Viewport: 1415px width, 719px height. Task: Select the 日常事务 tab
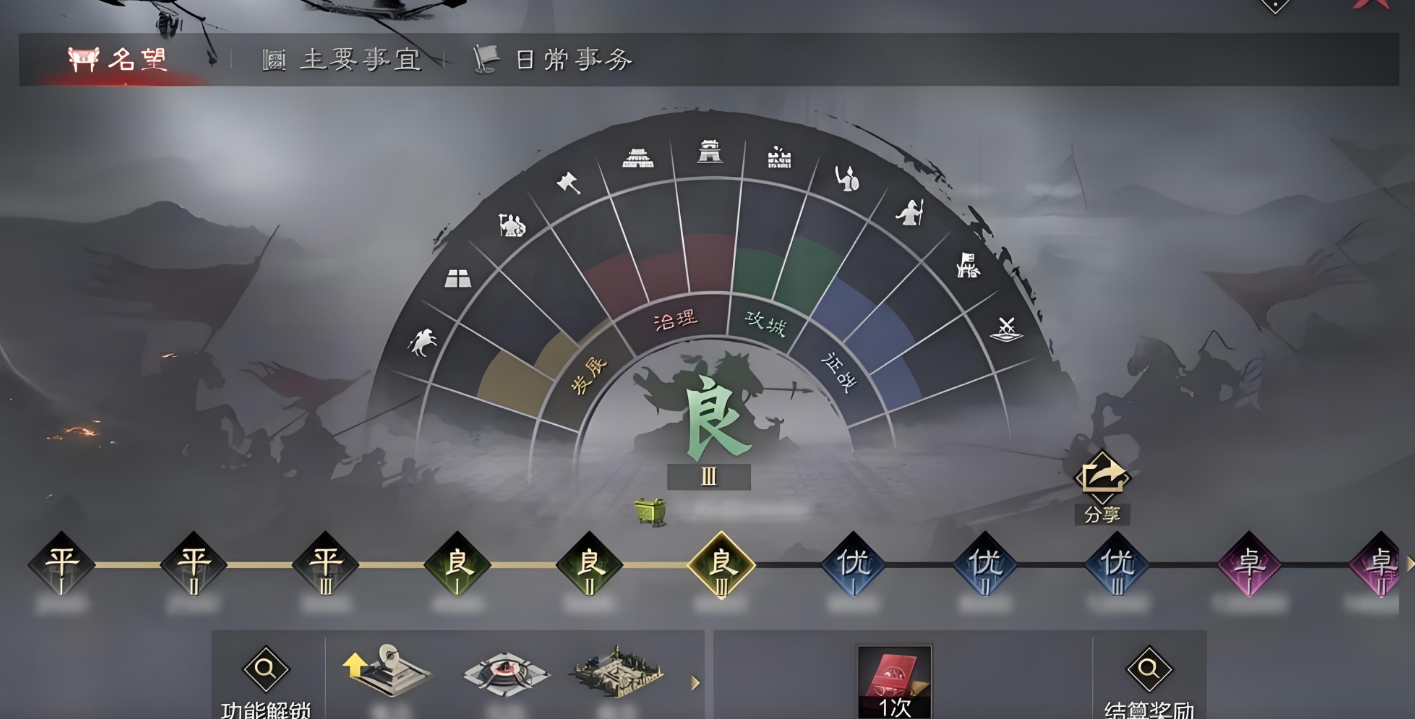[x=554, y=60]
